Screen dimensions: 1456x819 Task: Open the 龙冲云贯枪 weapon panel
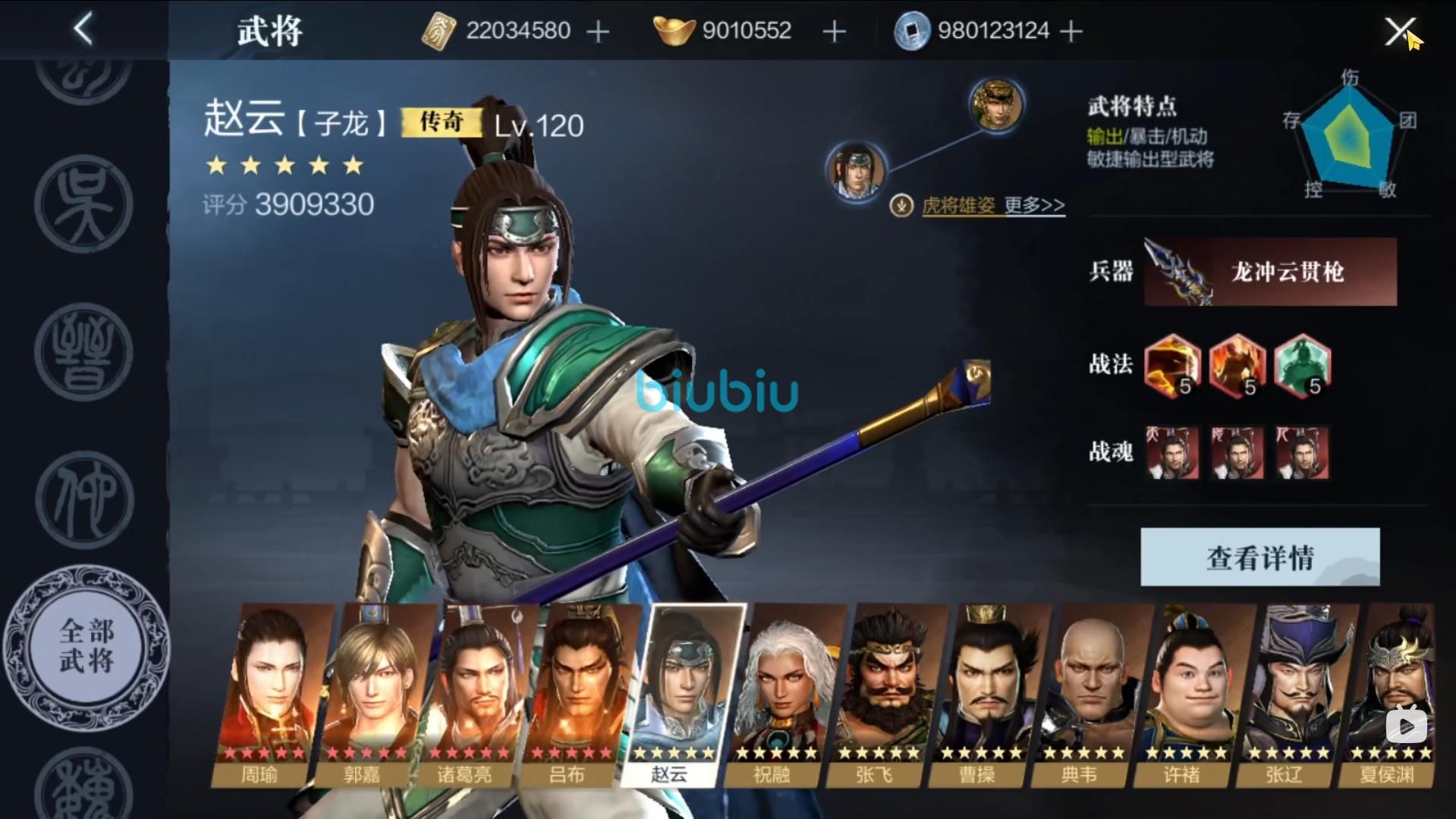pyautogui.click(x=1269, y=272)
